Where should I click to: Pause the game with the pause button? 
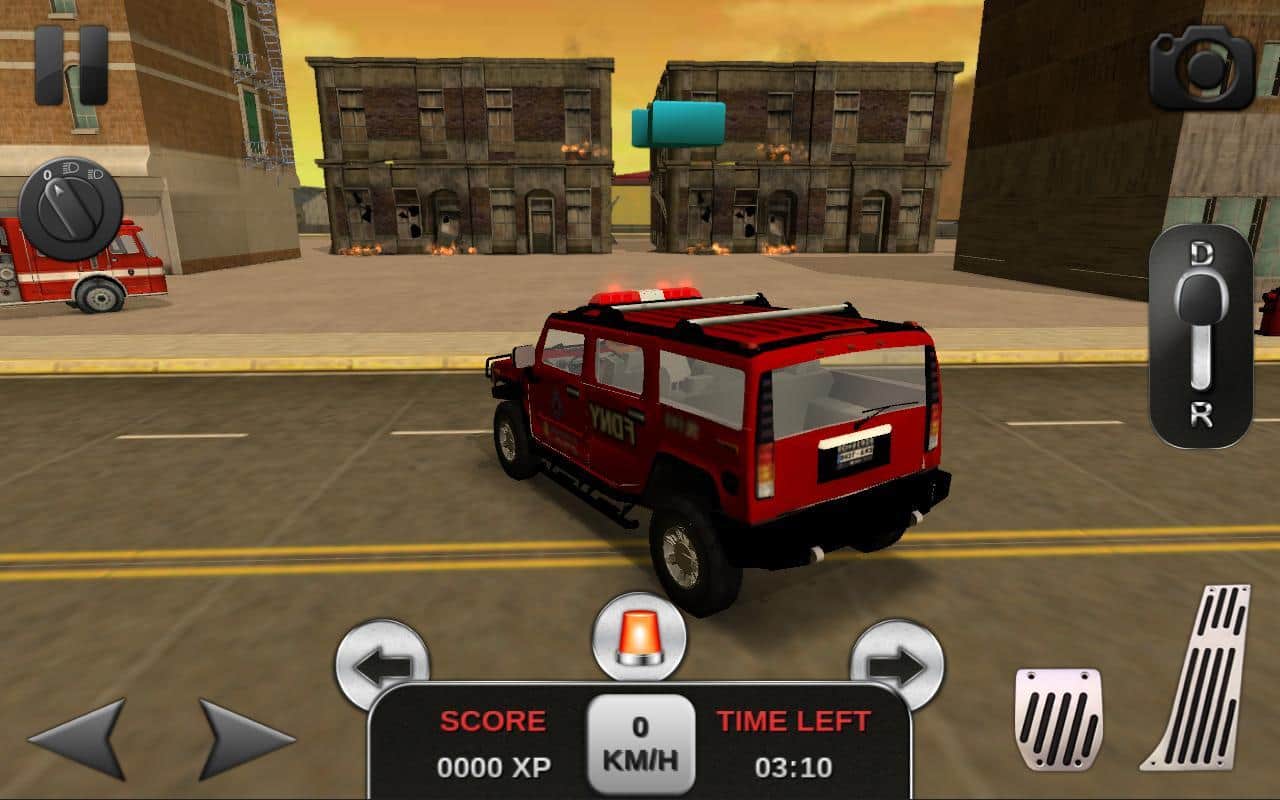71,65
